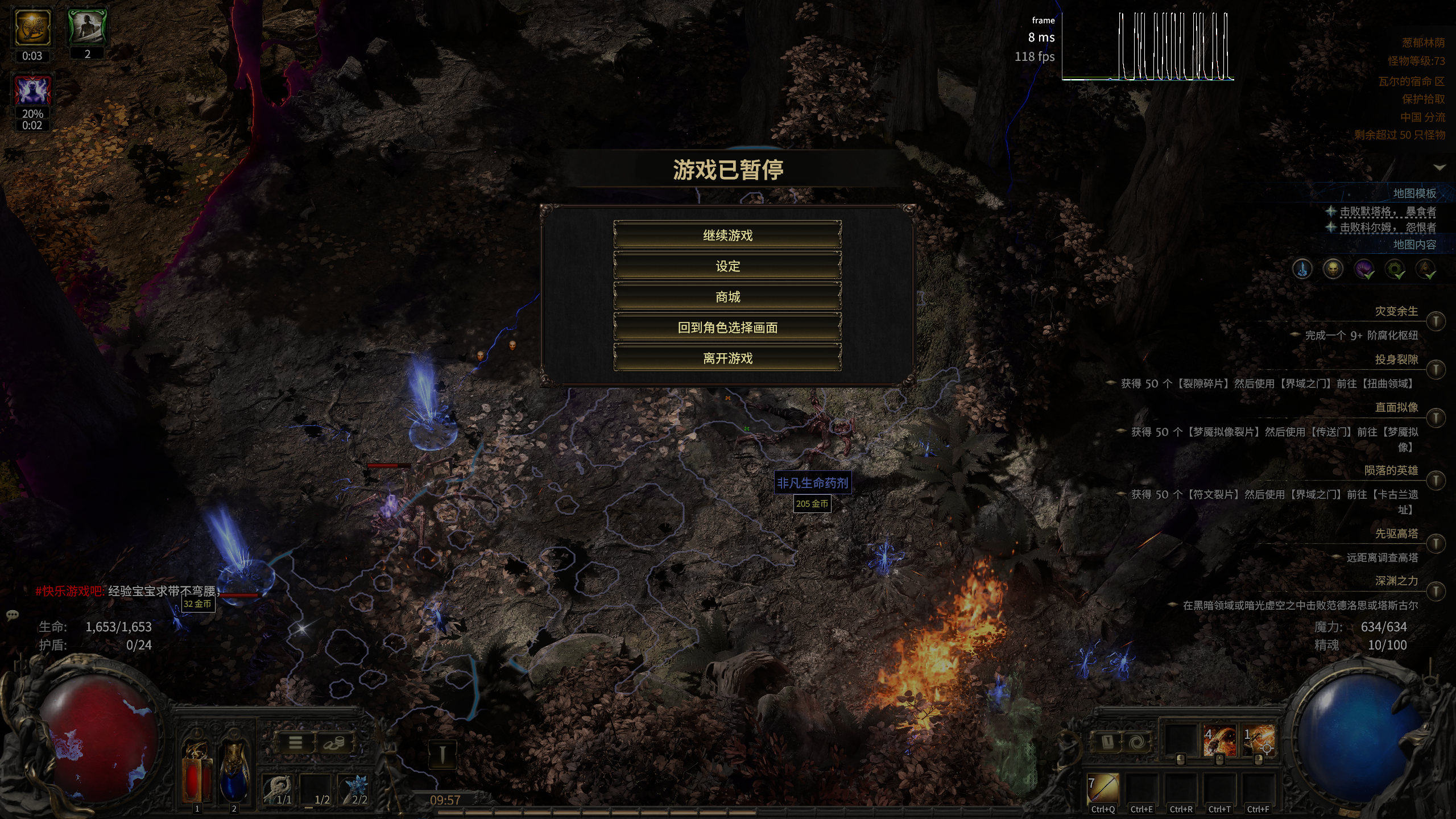This screenshot has width=1456, height=819.
Task: Open the 商城 shop
Action: [727, 297]
